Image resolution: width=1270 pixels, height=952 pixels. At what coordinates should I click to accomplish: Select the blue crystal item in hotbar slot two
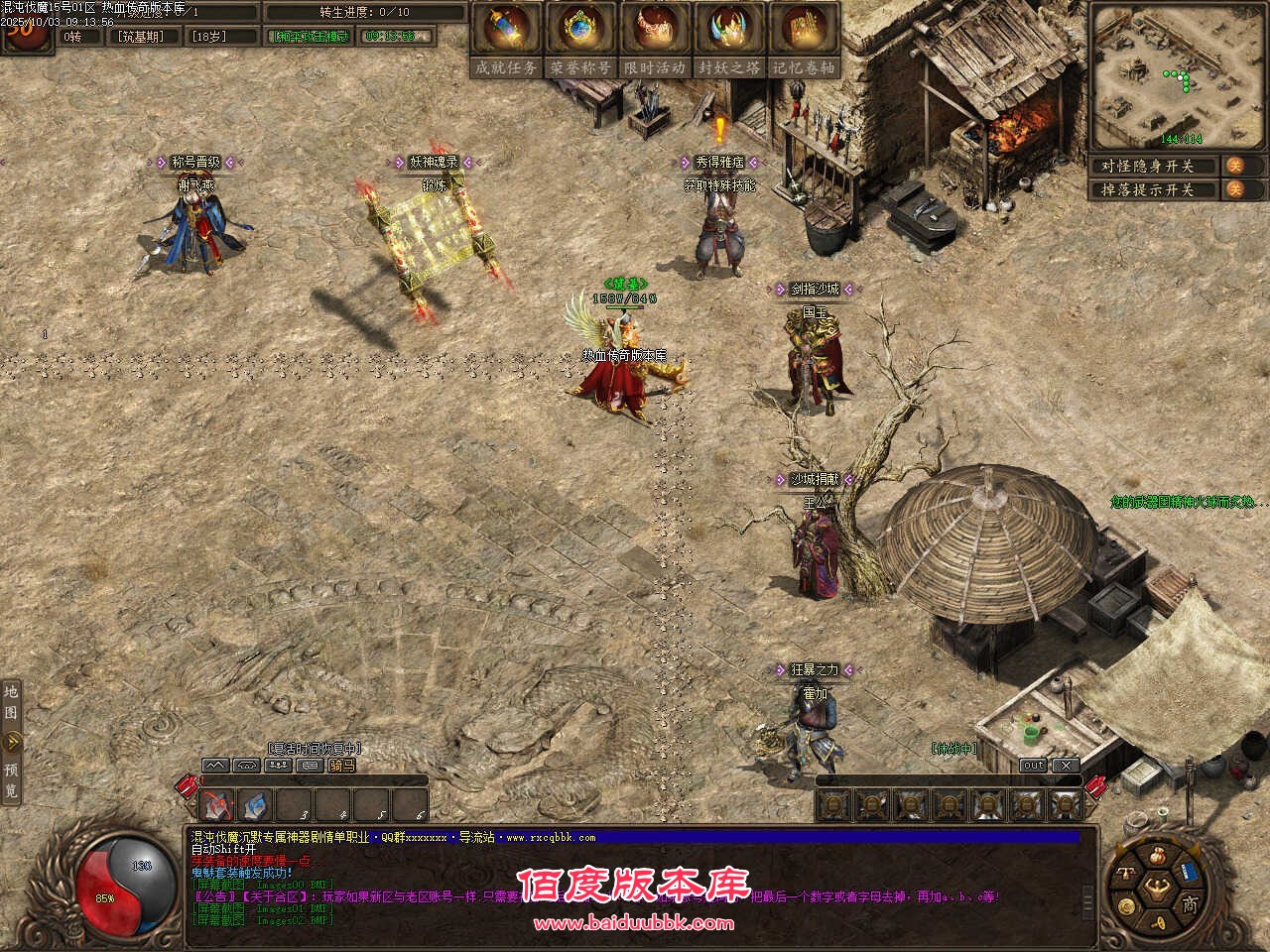(255, 804)
